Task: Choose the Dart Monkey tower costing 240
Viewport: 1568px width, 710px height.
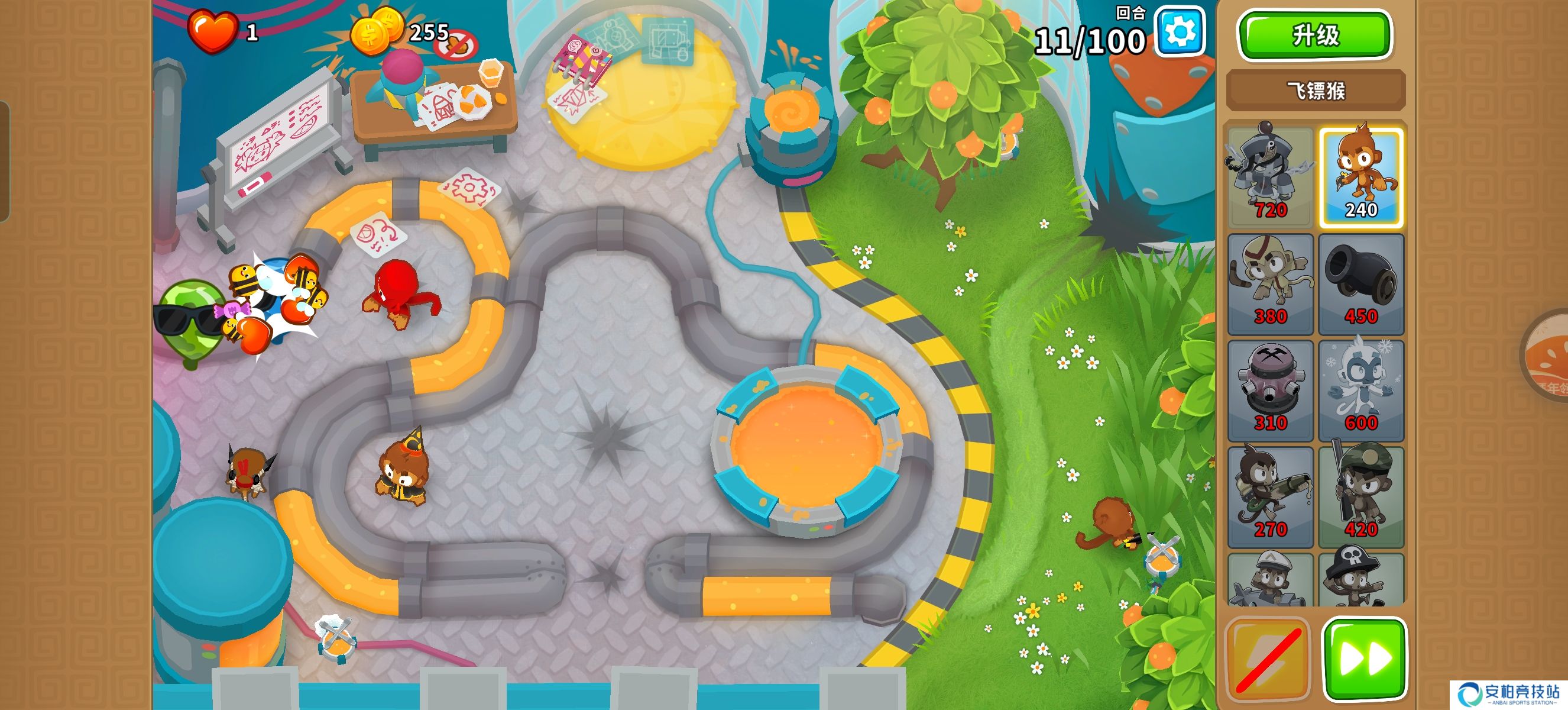Action: coord(1361,176)
